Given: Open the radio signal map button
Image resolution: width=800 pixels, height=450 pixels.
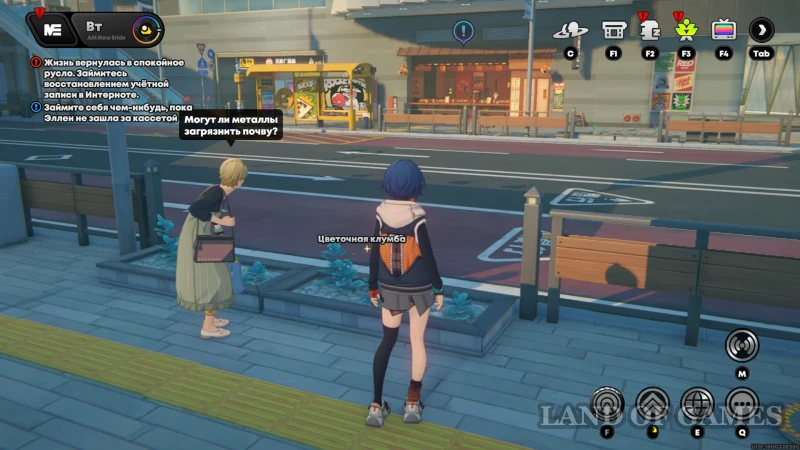Looking at the screenshot, I should coord(741,344).
